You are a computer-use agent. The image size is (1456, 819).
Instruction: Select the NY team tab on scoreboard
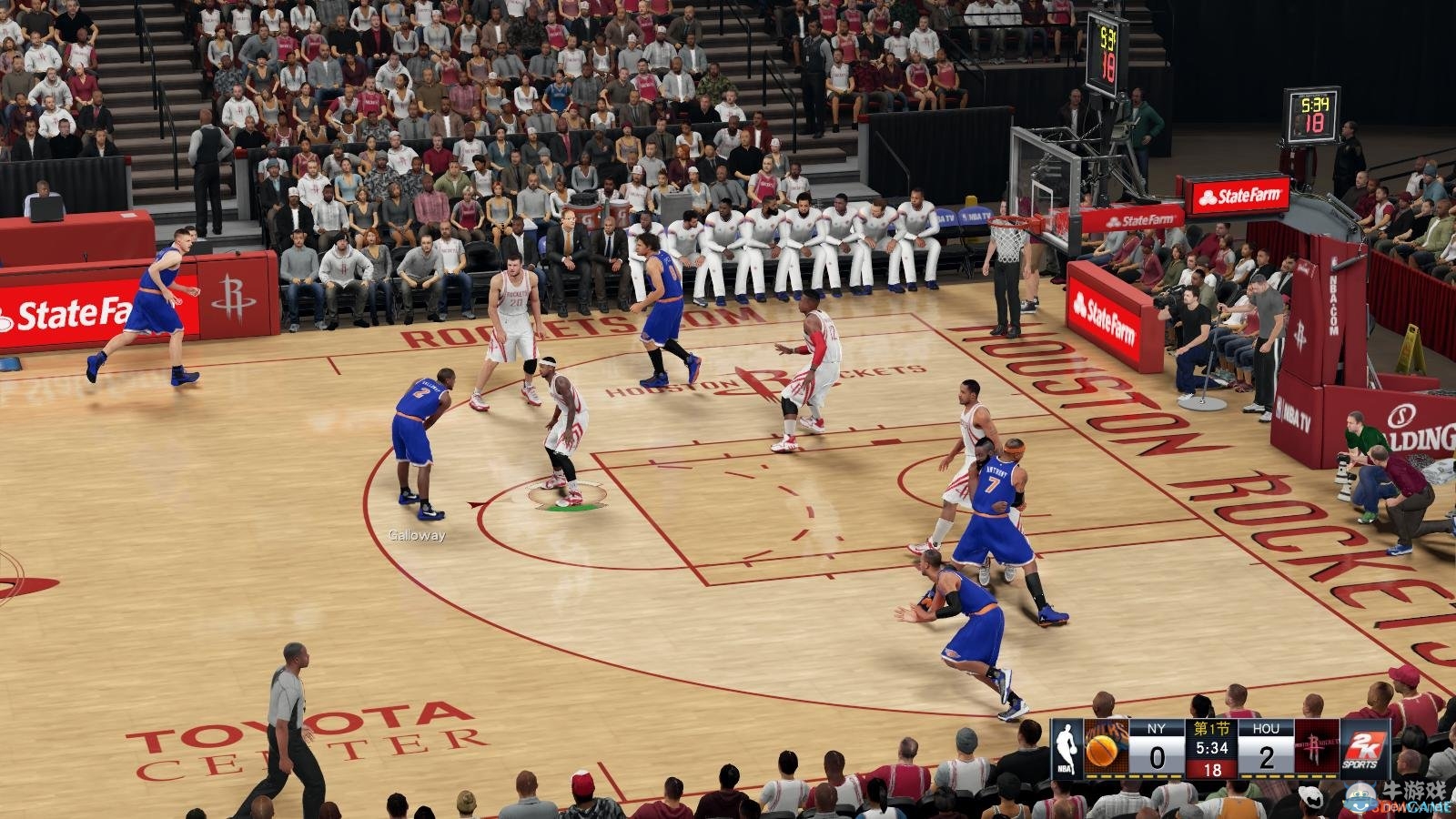click(1156, 728)
